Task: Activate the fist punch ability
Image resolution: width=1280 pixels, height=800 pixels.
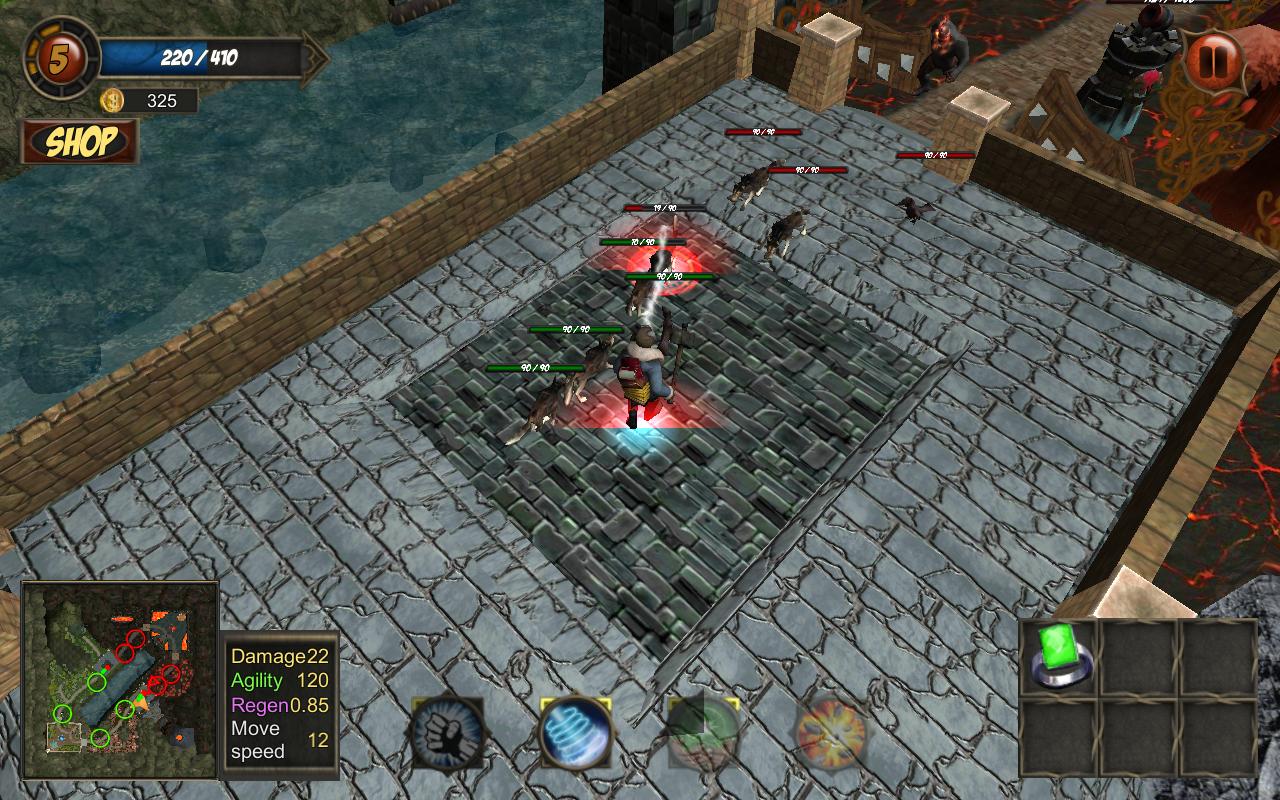Action: 447,734
